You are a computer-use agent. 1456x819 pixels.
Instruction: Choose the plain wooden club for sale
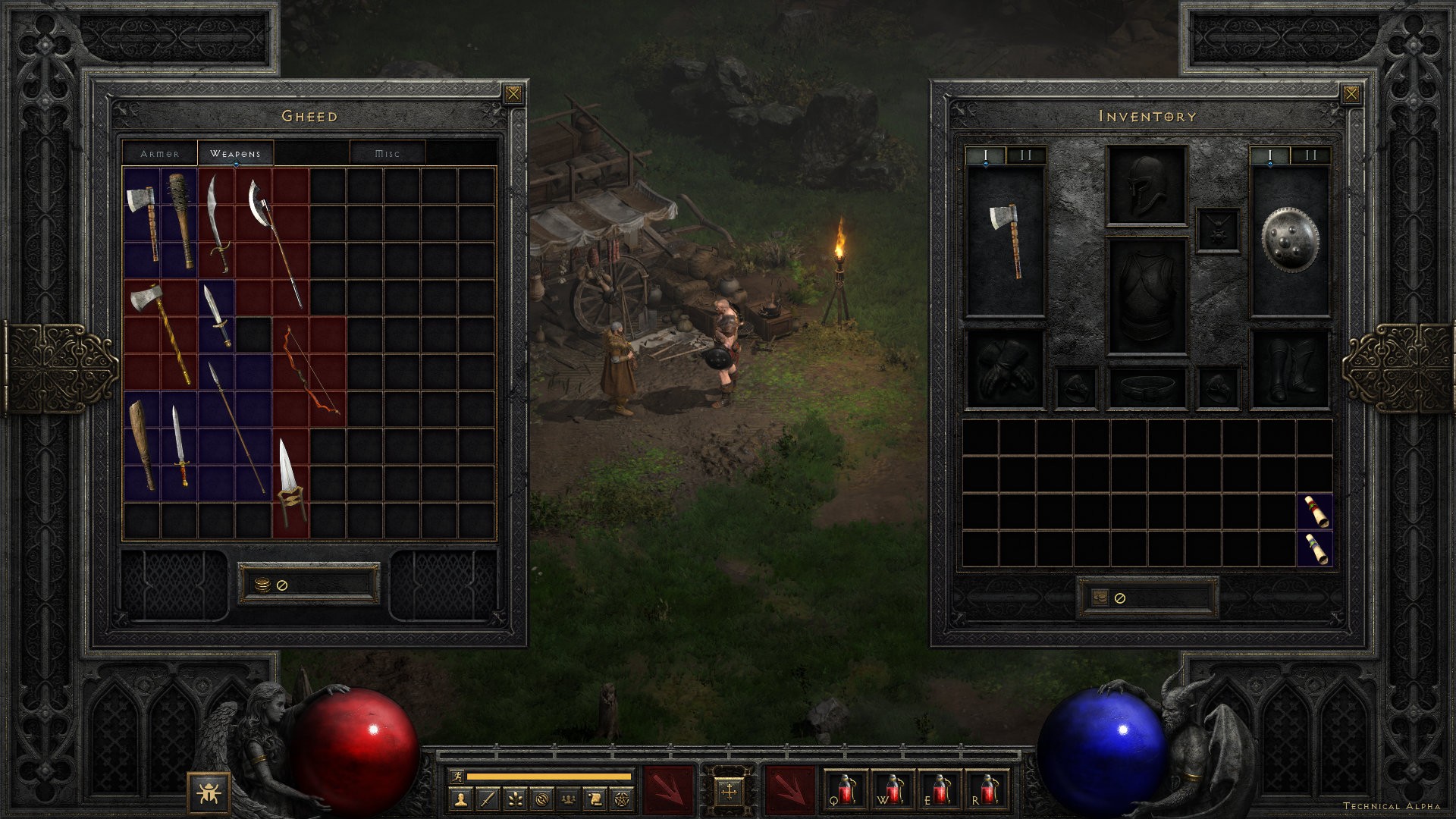tap(141, 444)
